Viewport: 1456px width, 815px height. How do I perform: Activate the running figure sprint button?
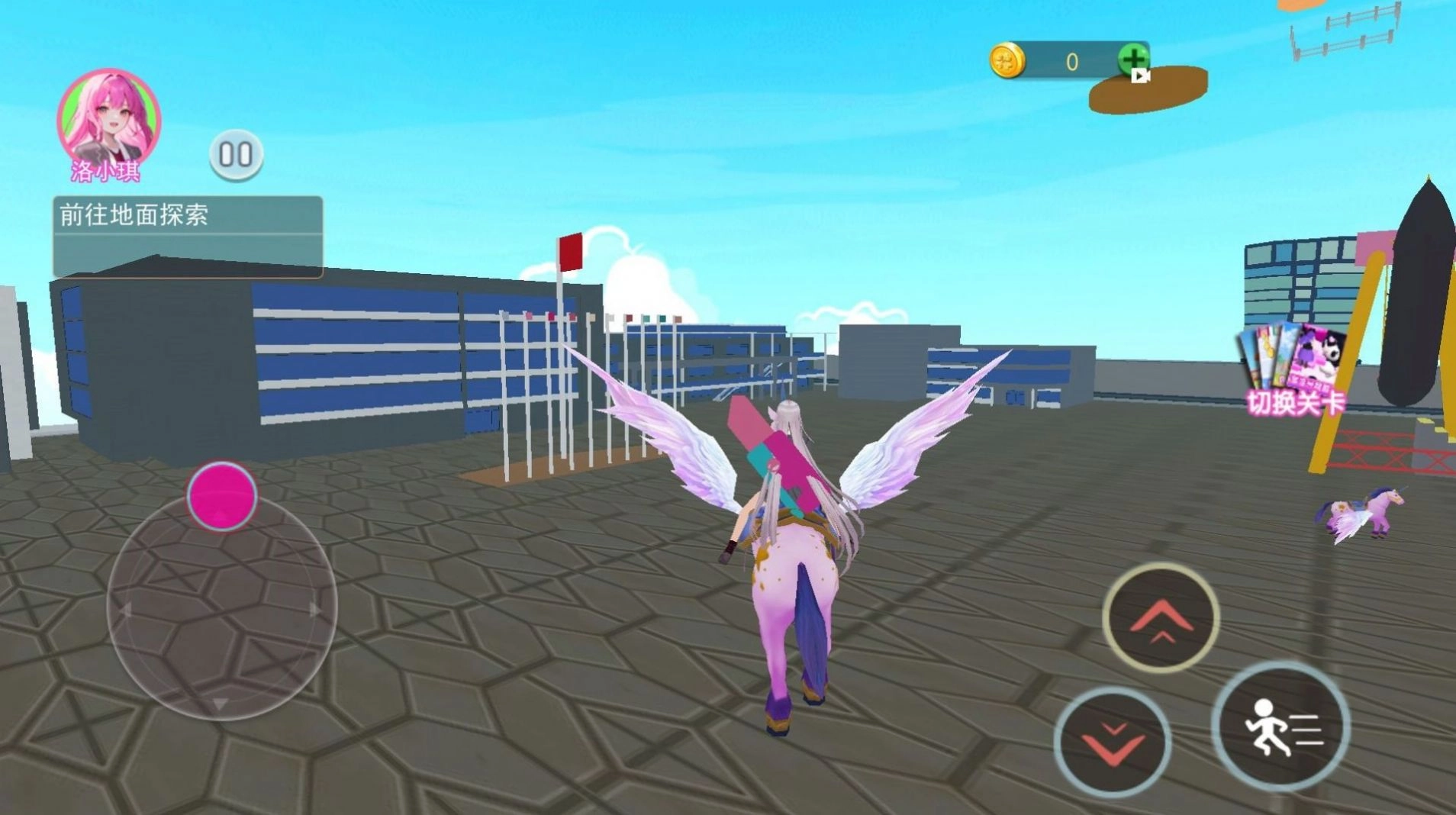(1280, 726)
